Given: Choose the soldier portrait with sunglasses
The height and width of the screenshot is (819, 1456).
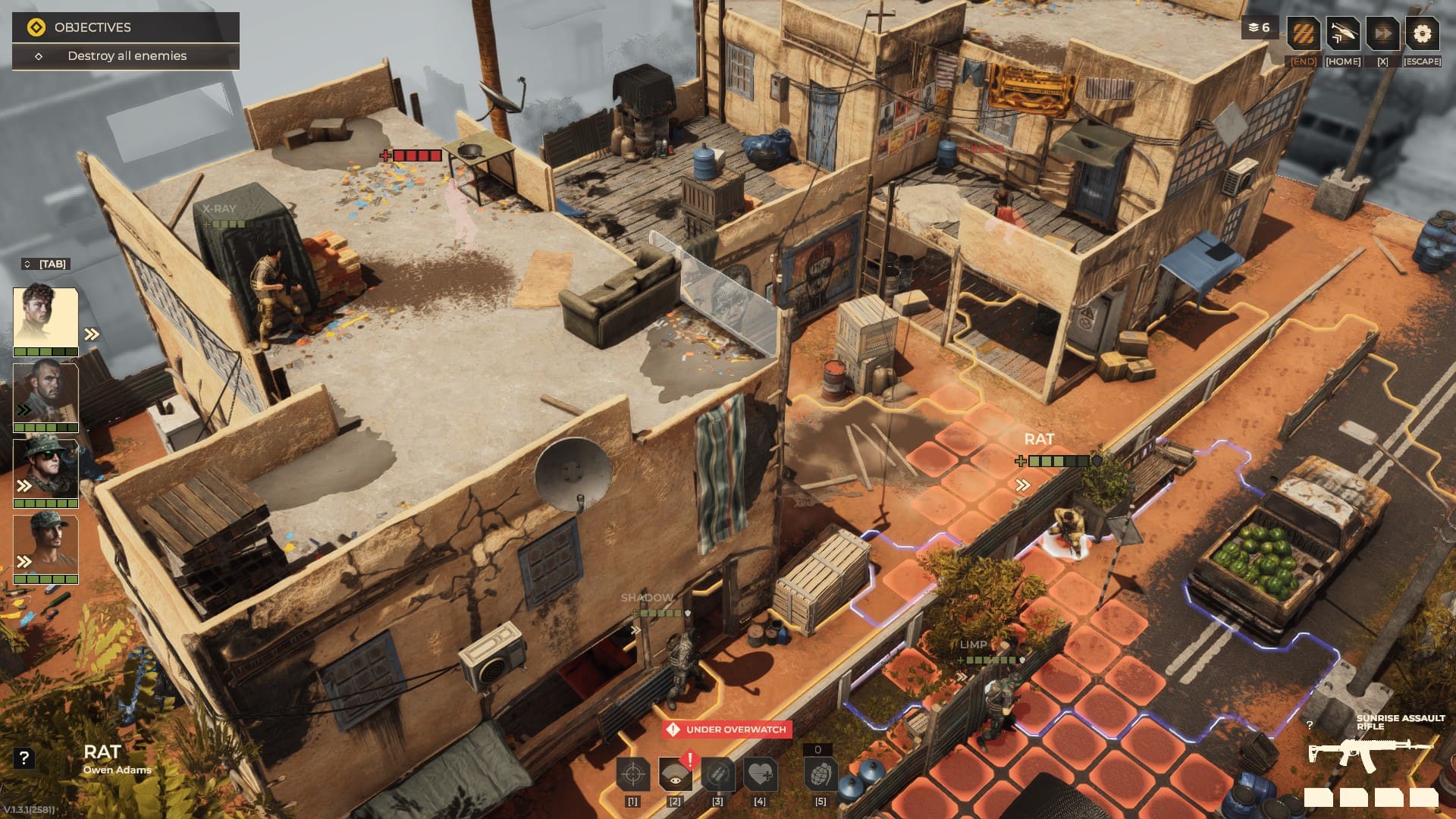Looking at the screenshot, I should [45, 469].
